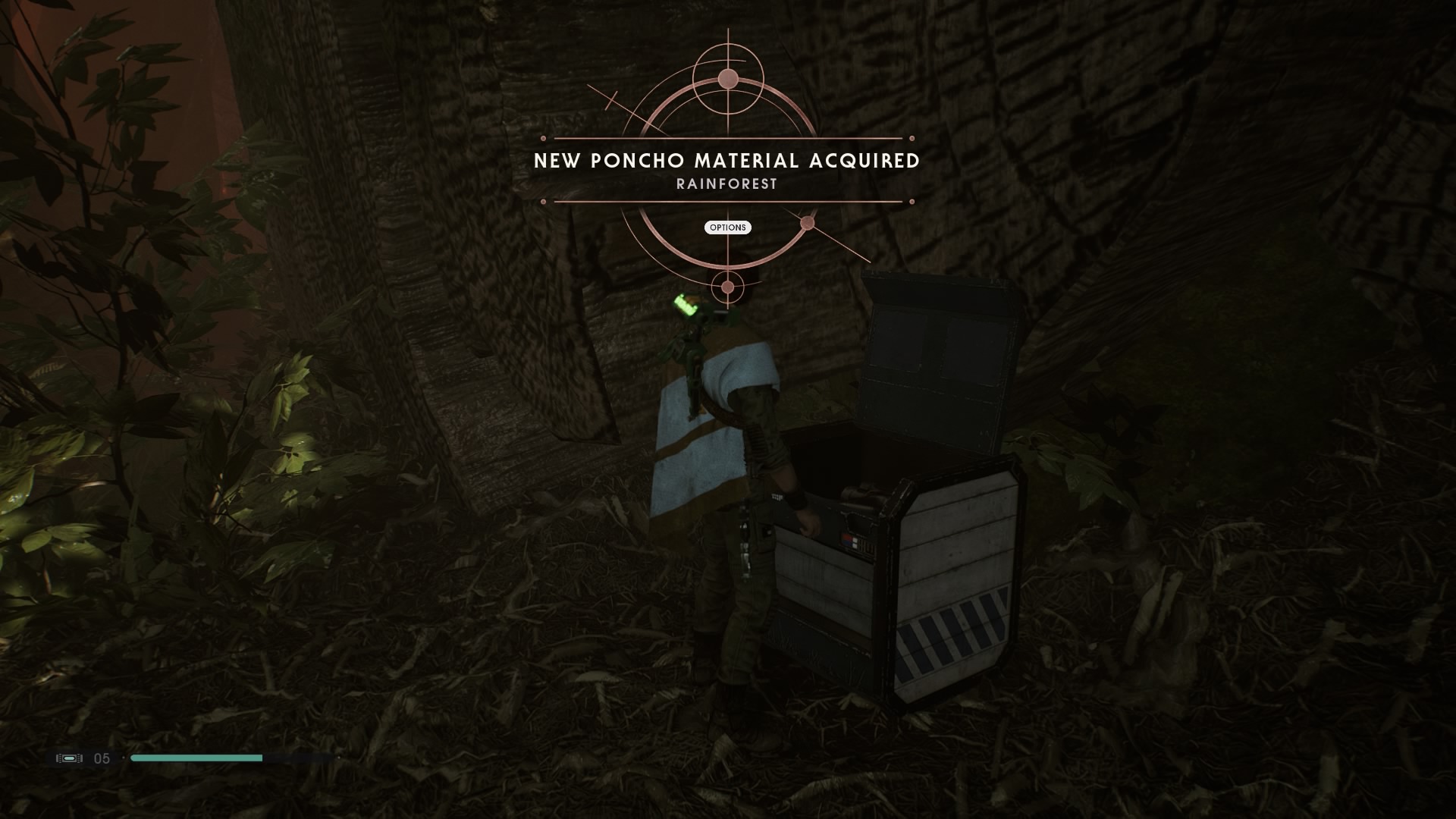Open the OPTIONS menu prompt
The image size is (1456, 819).
coord(726,227)
